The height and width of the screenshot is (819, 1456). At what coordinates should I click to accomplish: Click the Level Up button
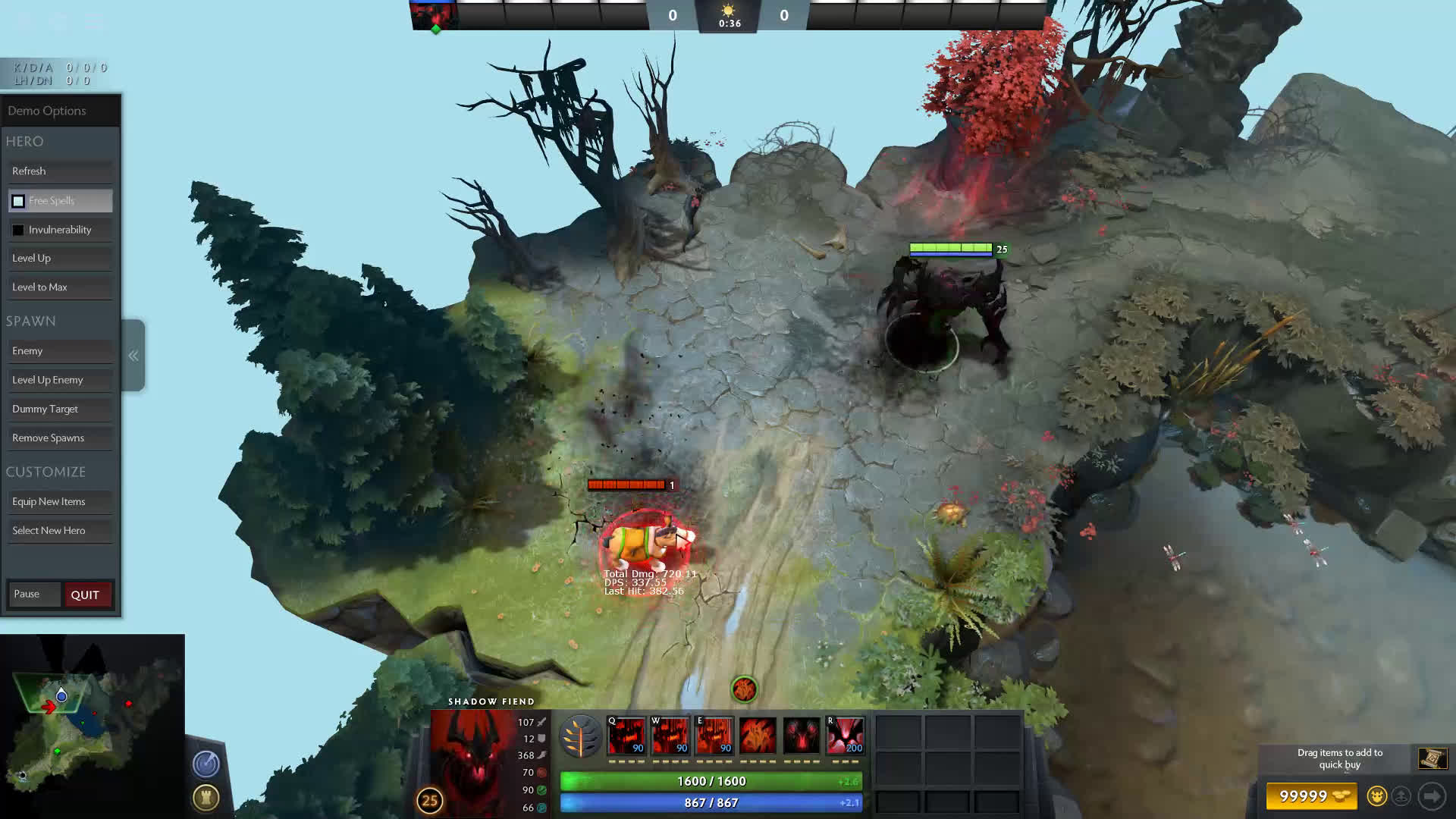pyautogui.click(x=60, y=259)
